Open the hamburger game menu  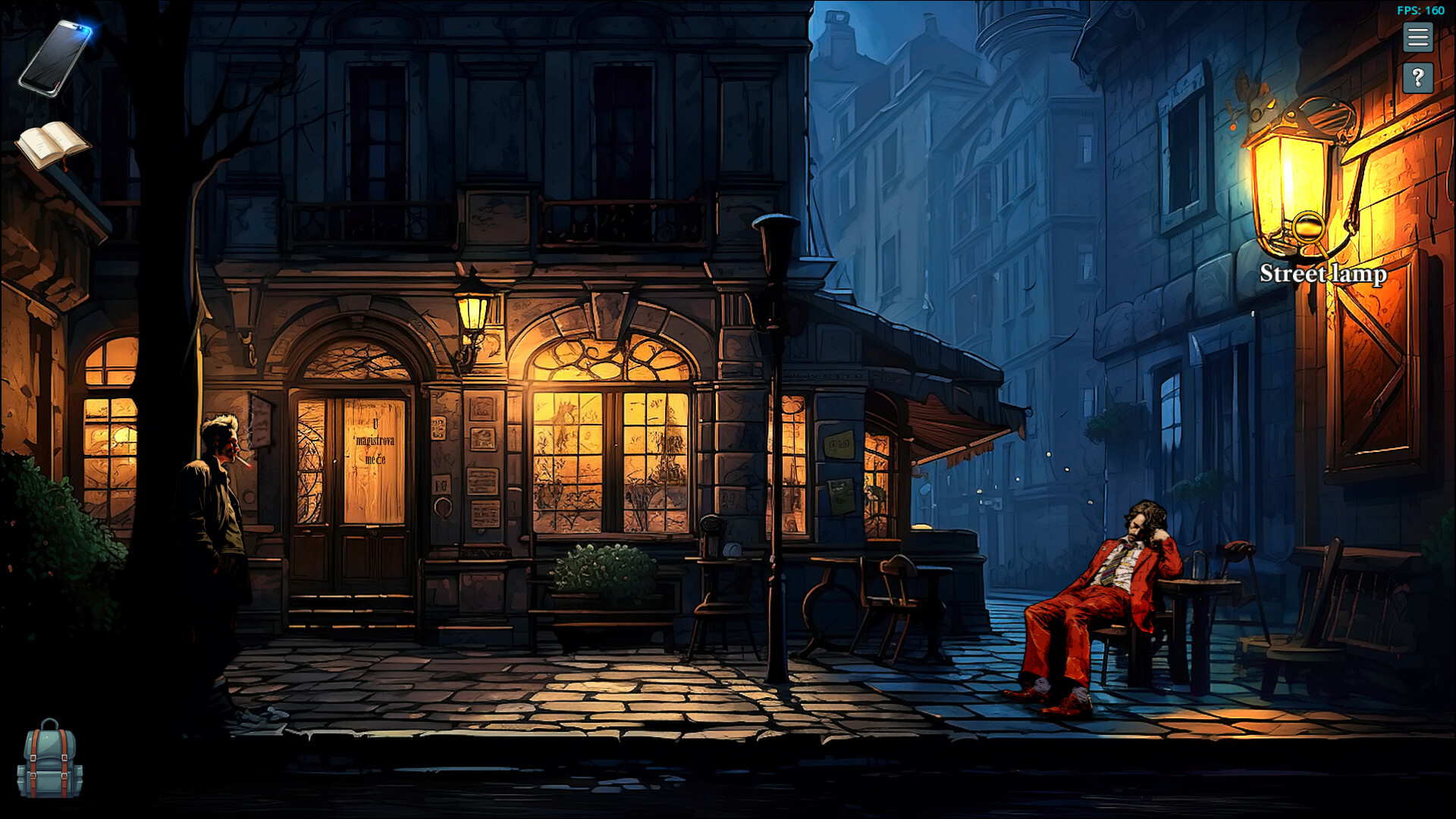1417,38
